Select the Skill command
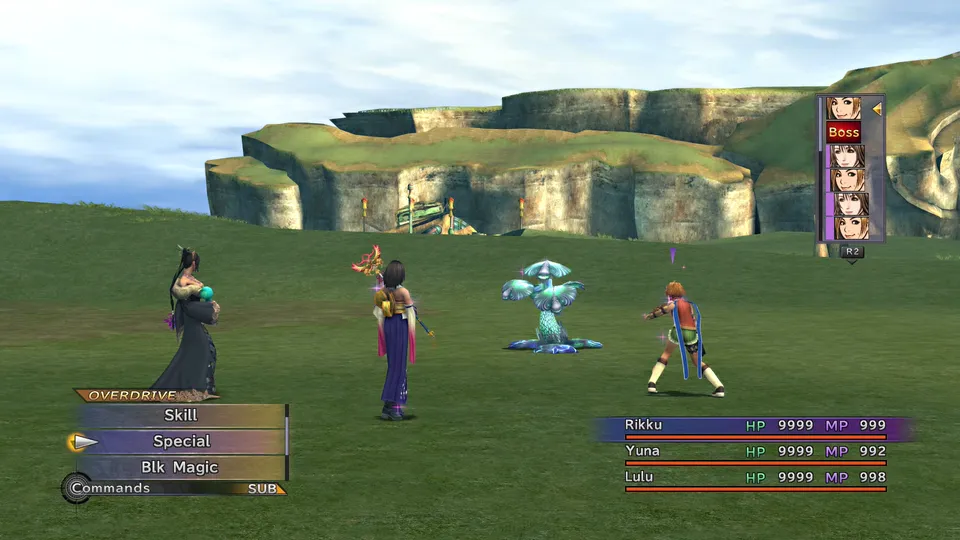 (181, 415)
